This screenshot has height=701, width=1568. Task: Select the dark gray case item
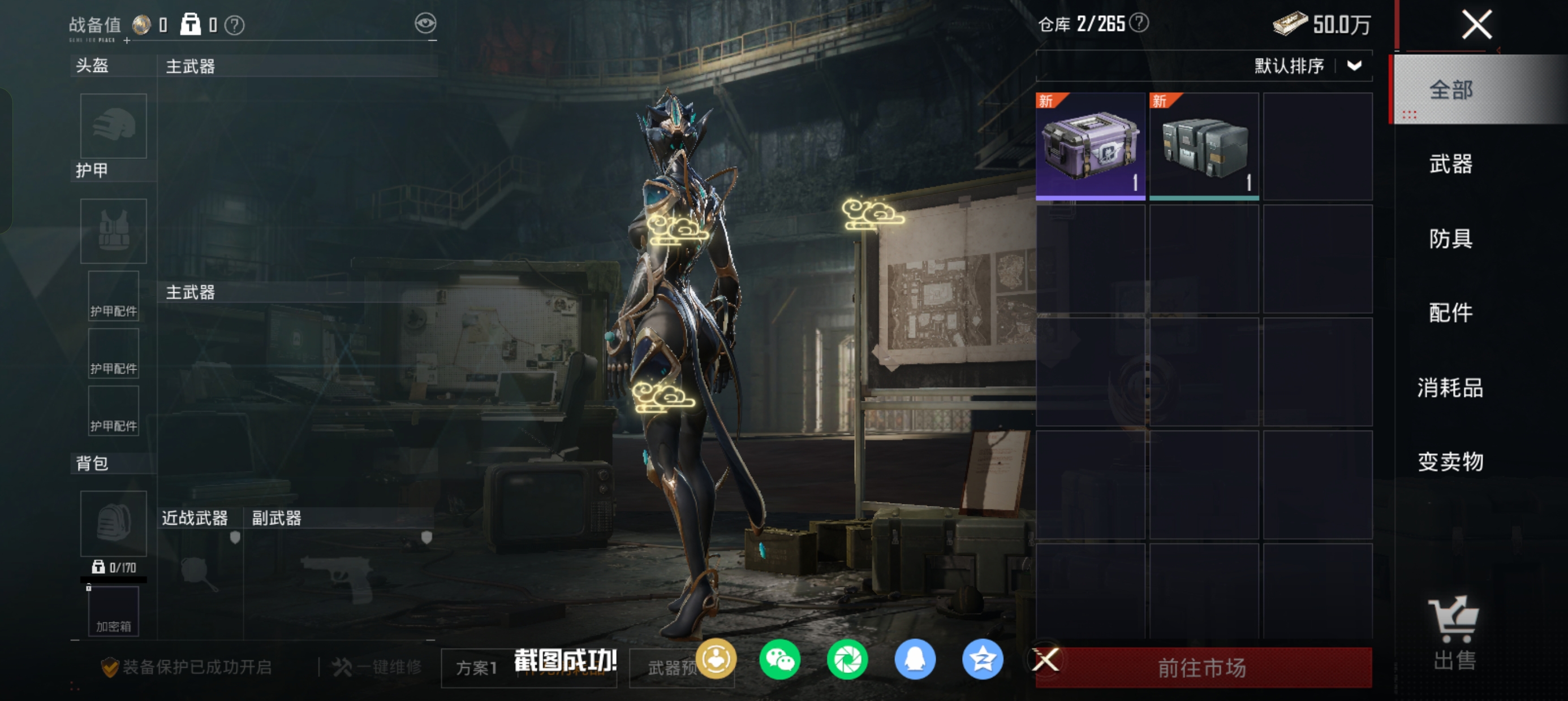pyautogui.click(x=1204, y=146)
